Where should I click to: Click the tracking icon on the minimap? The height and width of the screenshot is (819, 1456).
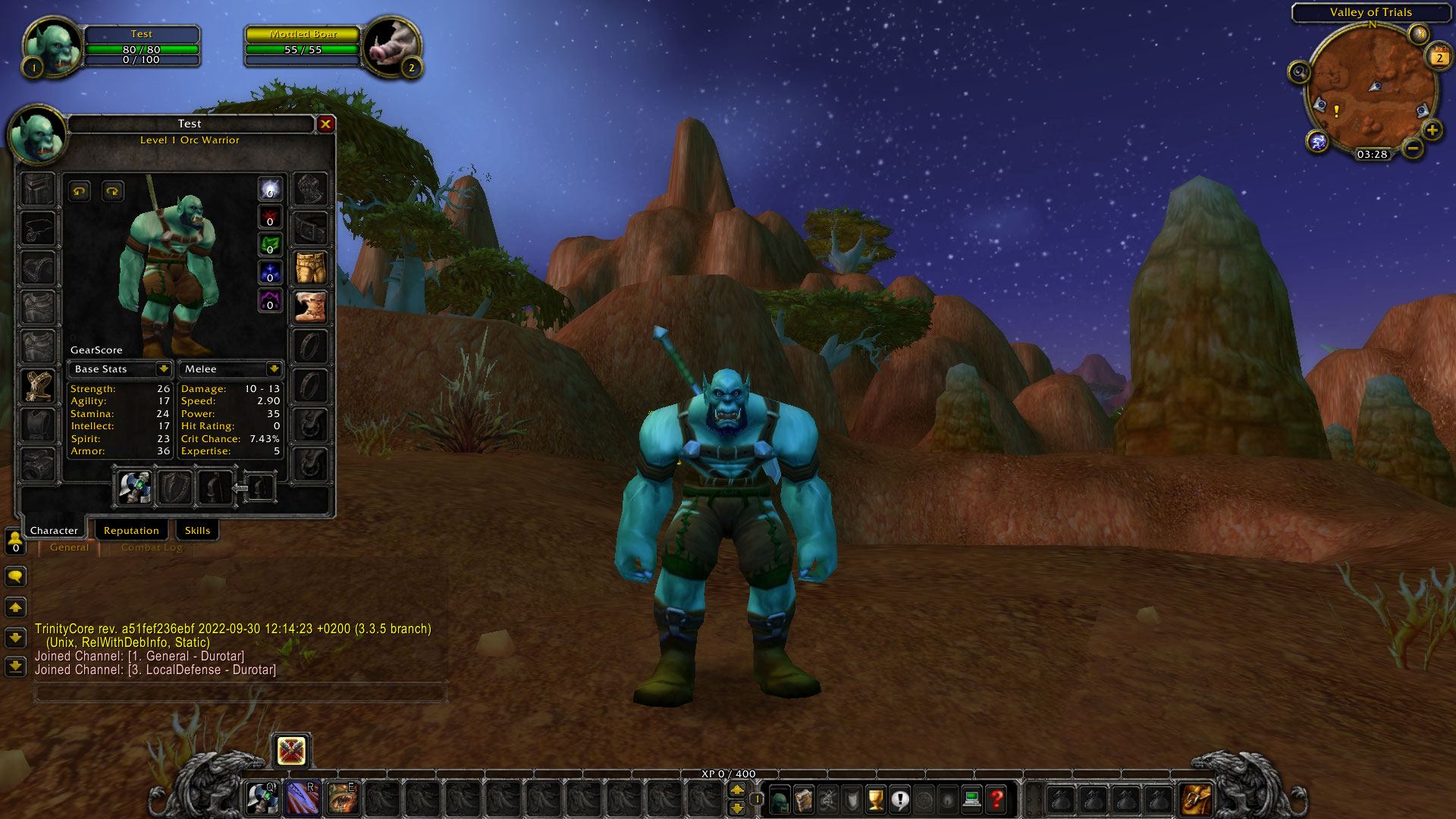[x=1299, y=74]
